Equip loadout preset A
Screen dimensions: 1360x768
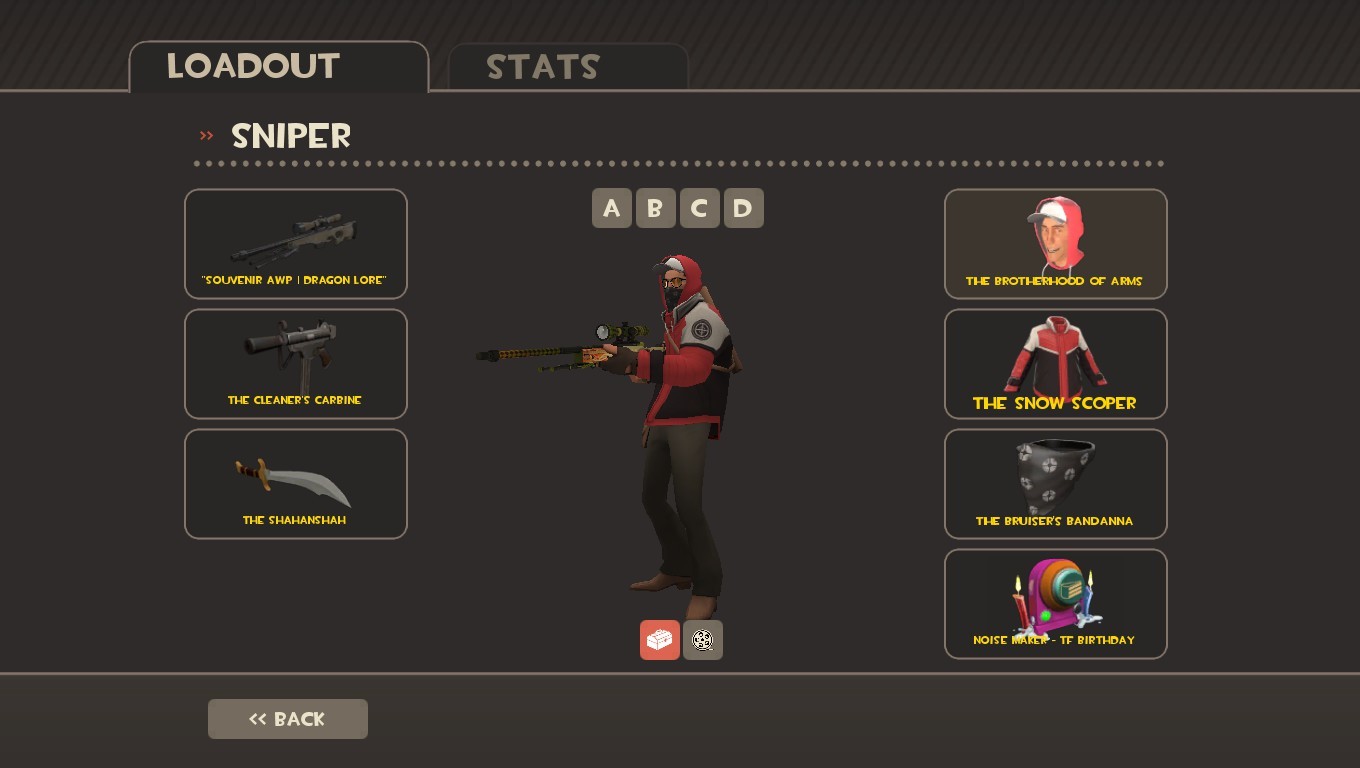[611, 208]
